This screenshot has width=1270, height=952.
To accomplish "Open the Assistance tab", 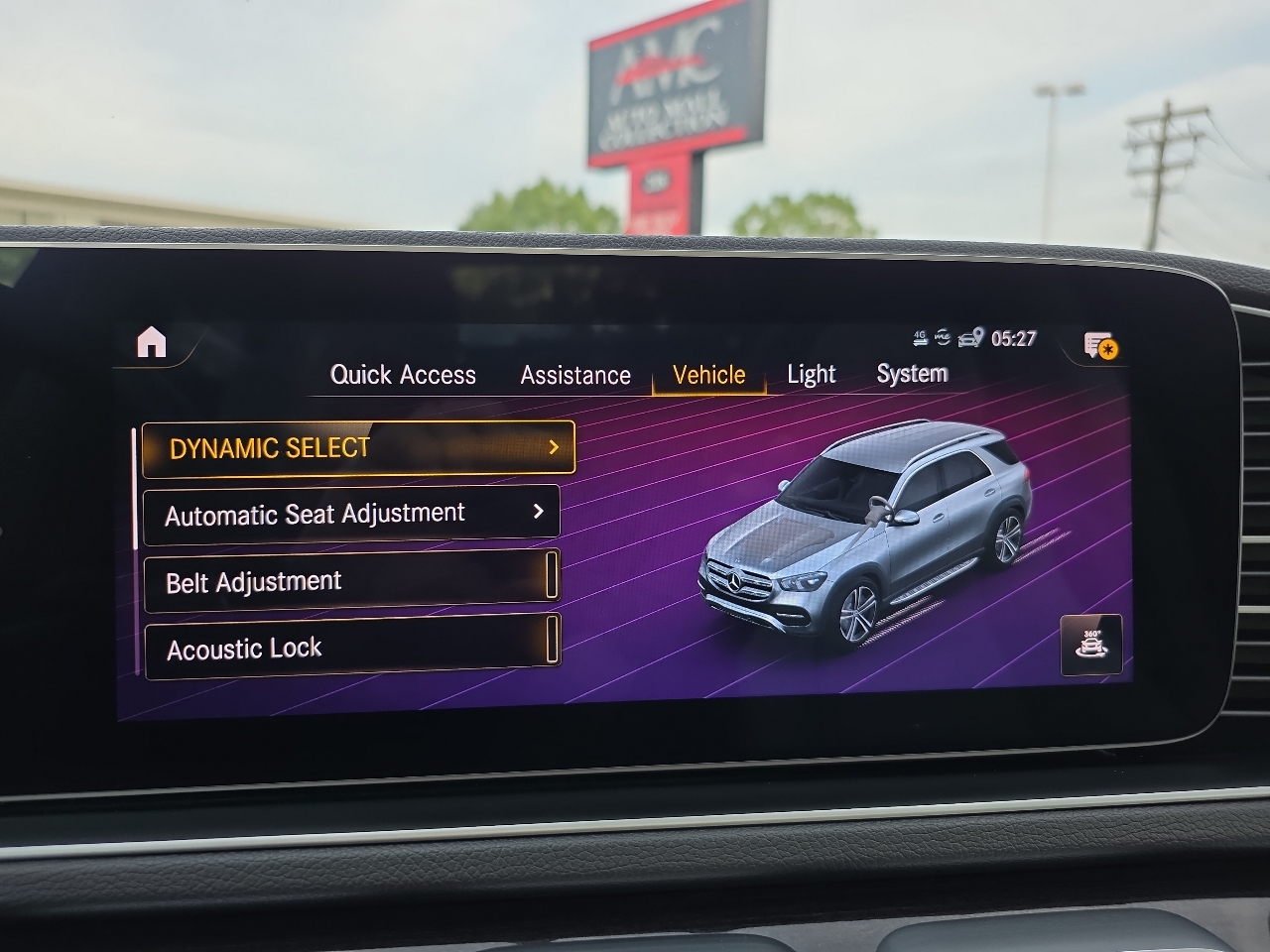I will (575, 376).
